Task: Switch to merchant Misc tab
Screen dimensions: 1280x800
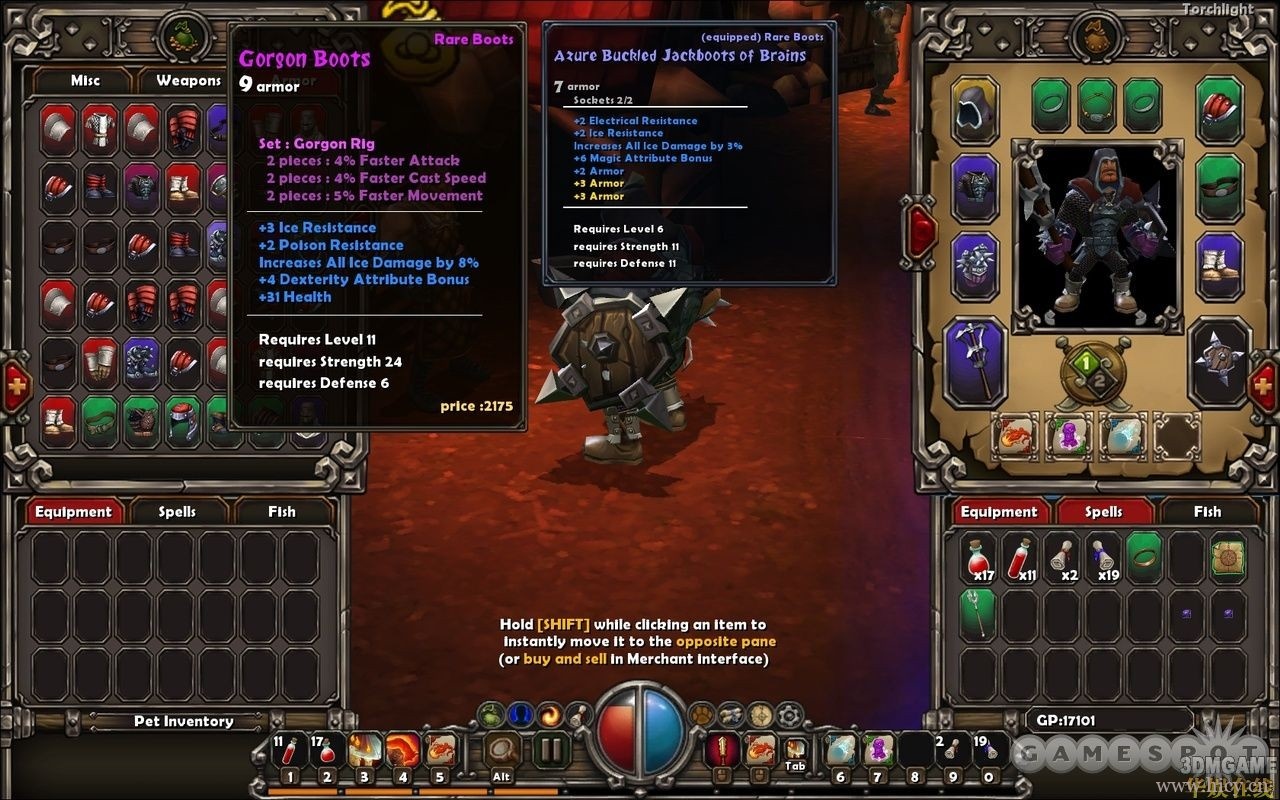Action: 85,81
